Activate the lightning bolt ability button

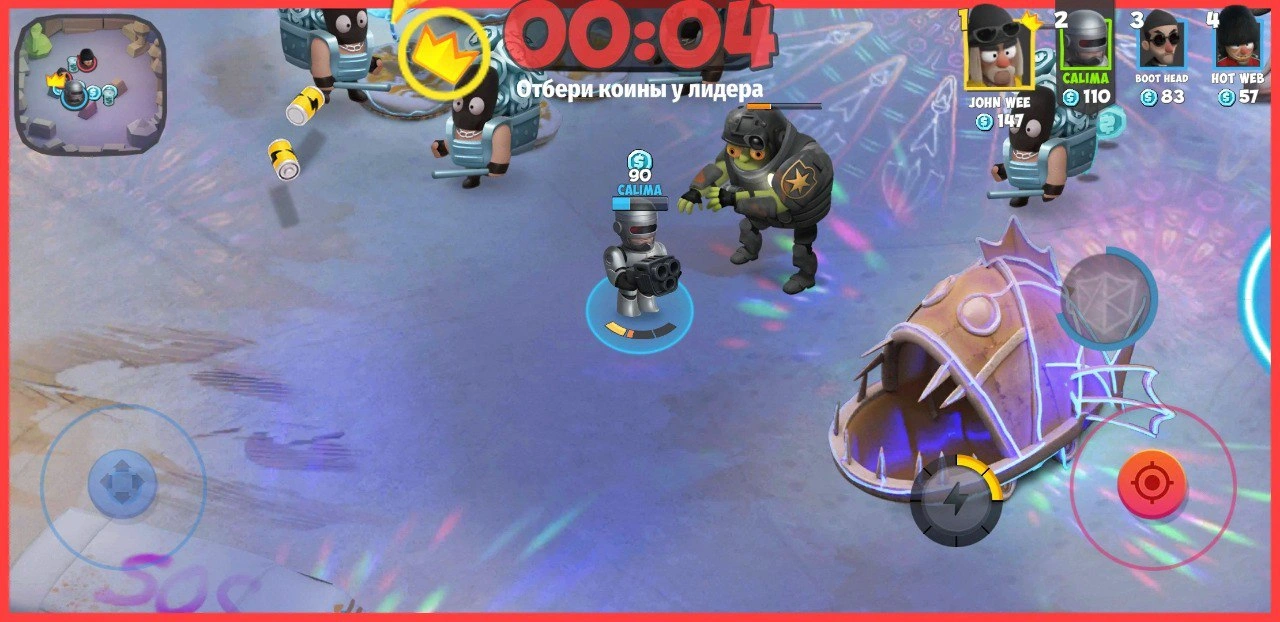pyautogui.click(x=955, y=500)
